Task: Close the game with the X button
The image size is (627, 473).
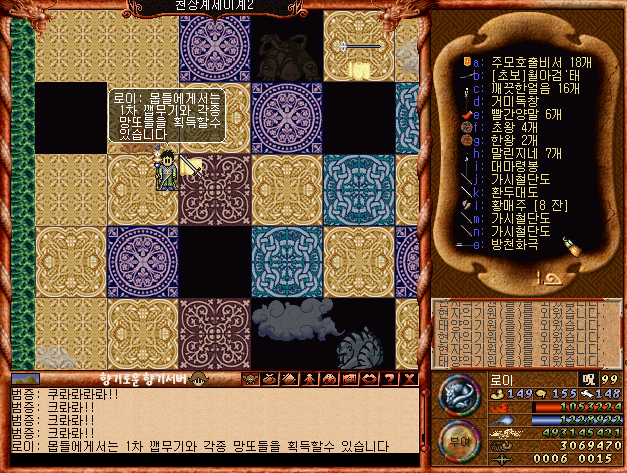Action: [x=409, y=379]
